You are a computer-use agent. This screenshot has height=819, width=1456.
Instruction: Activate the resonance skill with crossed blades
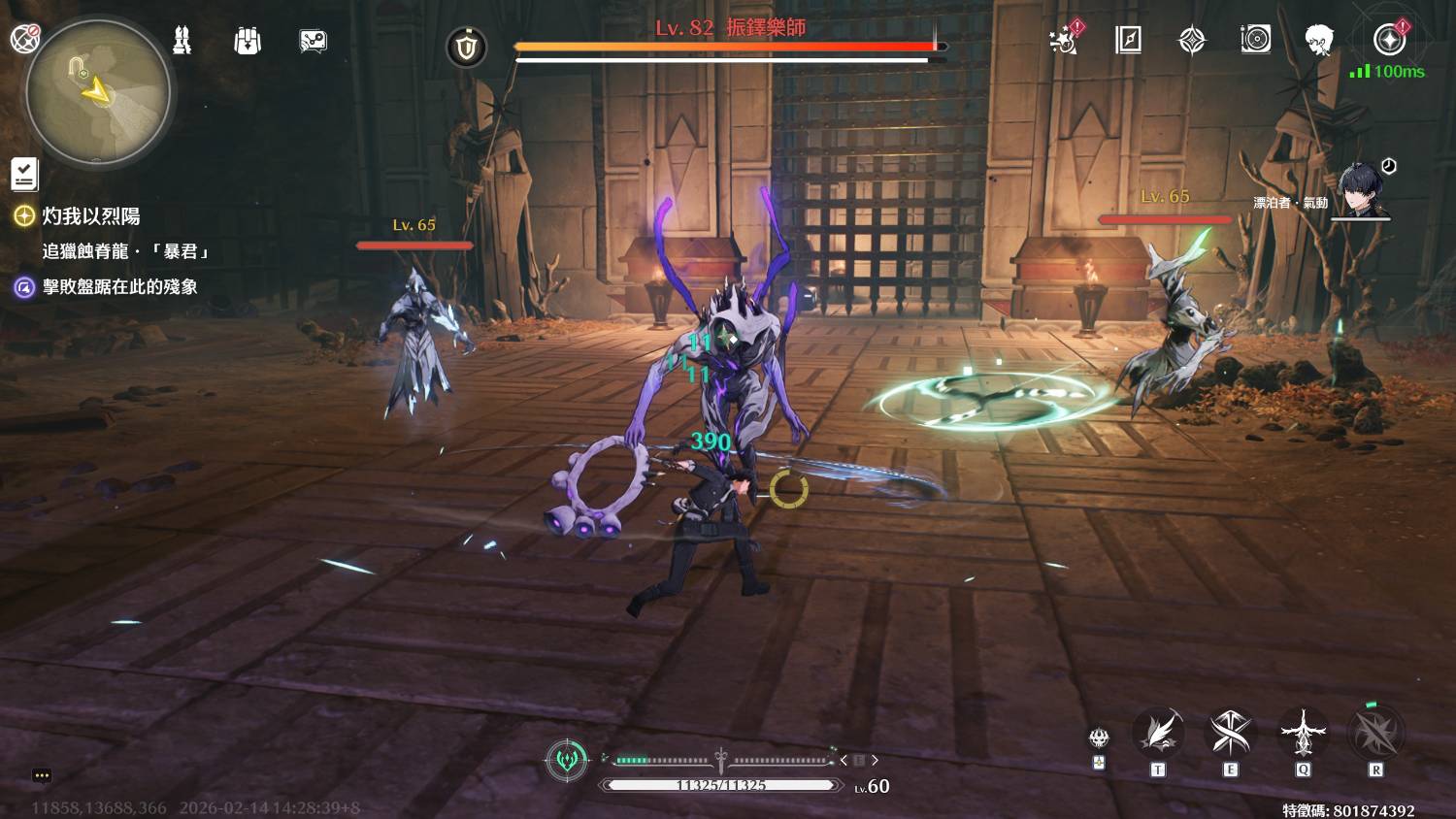point(1230,733)
